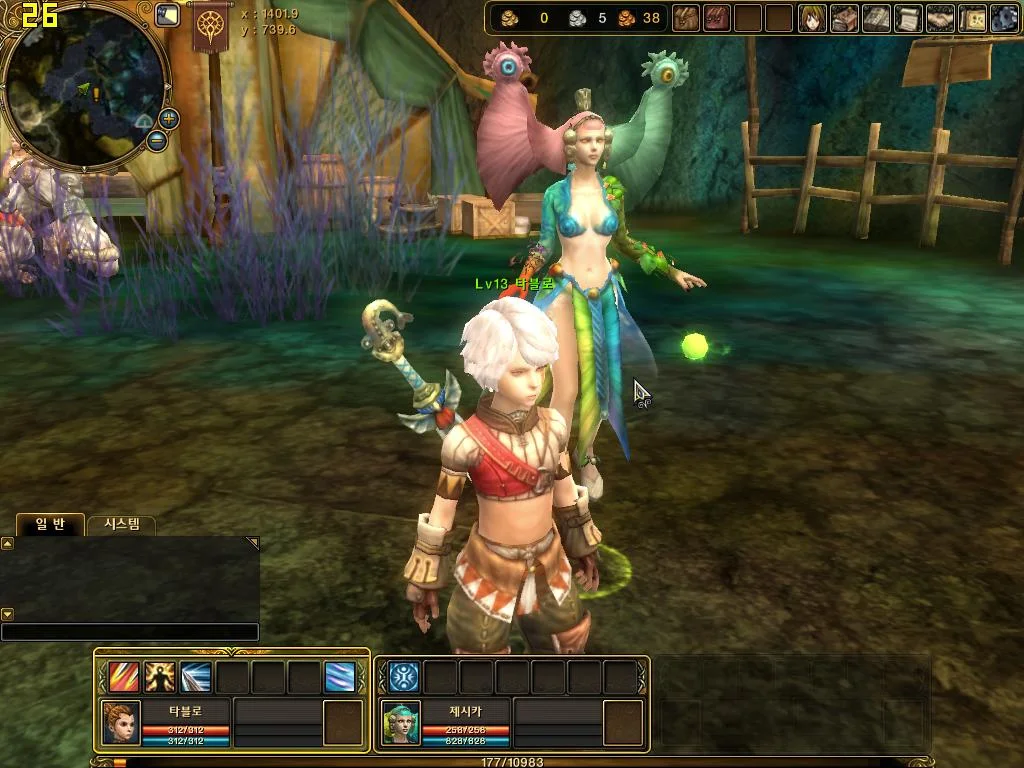Viewport: 1024px width, 768px height.
Task: Click the chat input field
Action: [x=130, y=632]
